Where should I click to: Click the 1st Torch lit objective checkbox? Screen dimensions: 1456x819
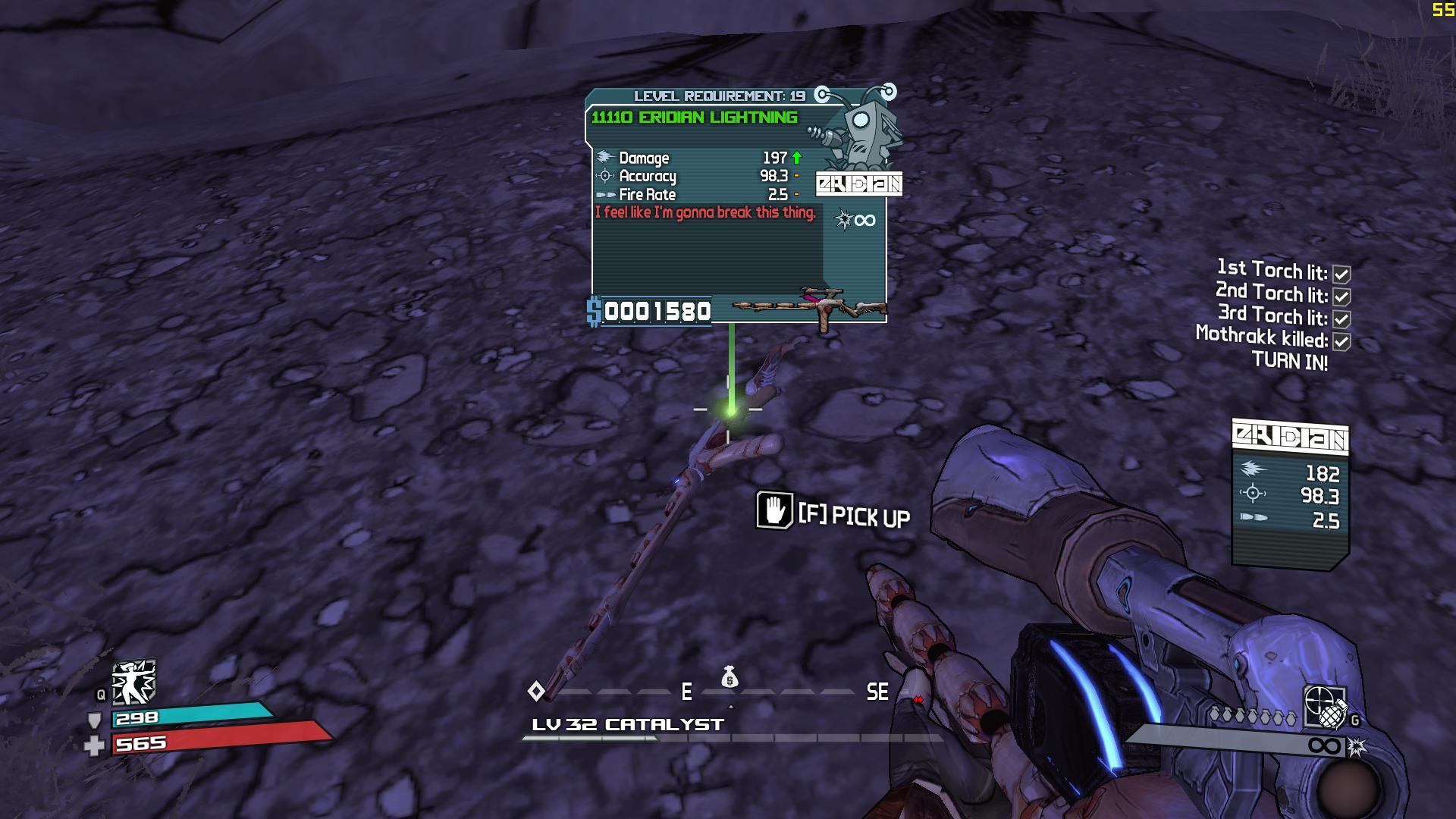1341,275
